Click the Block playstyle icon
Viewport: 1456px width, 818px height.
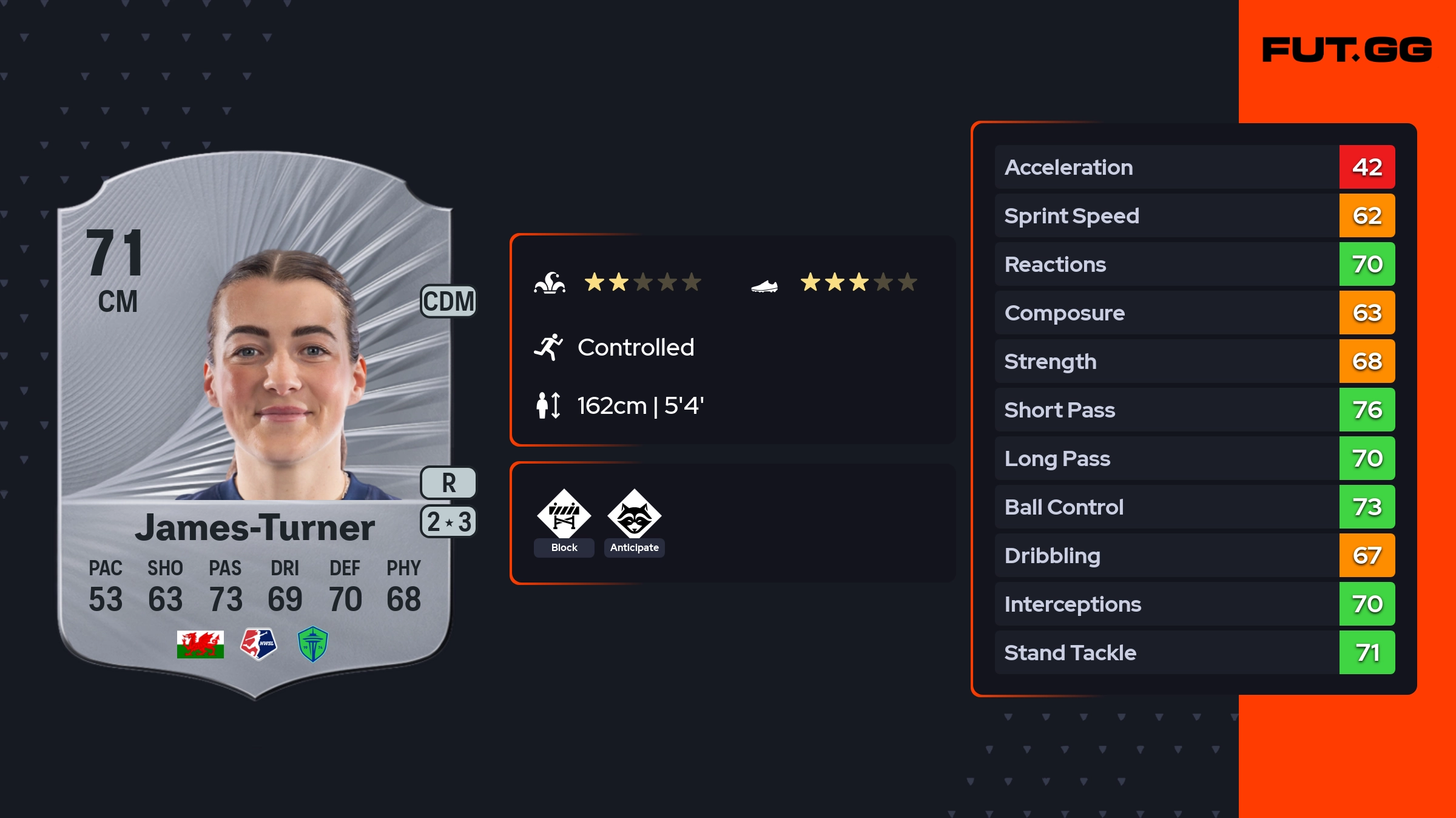[x=564, y=514]
